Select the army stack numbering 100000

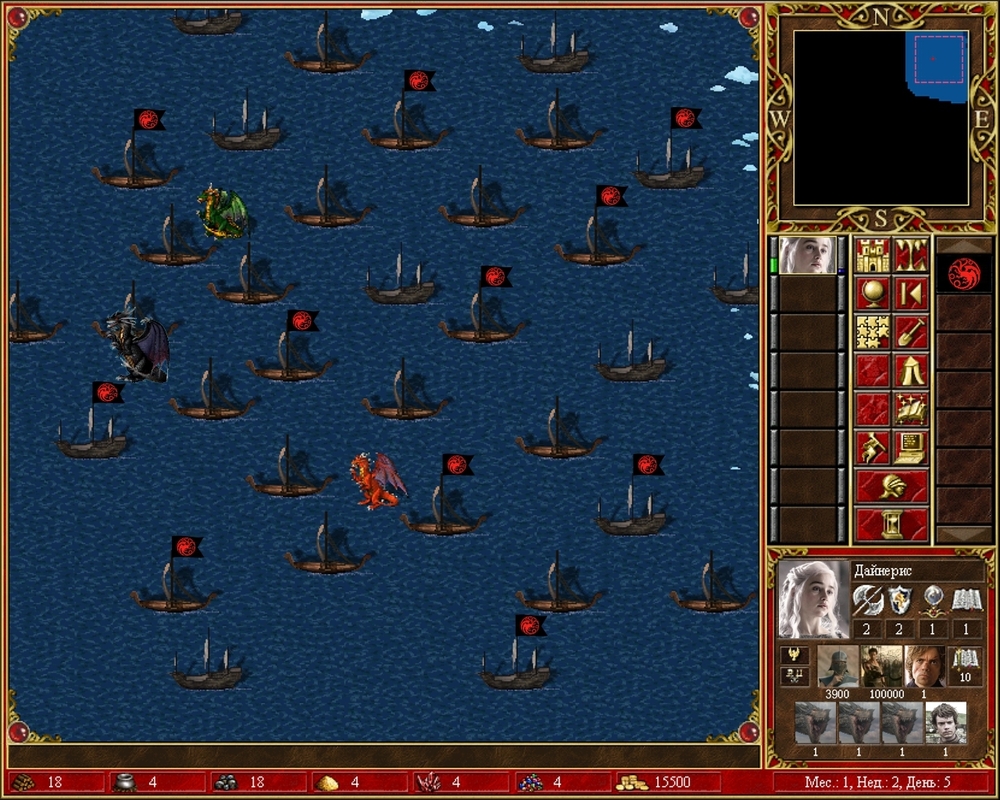882,666
